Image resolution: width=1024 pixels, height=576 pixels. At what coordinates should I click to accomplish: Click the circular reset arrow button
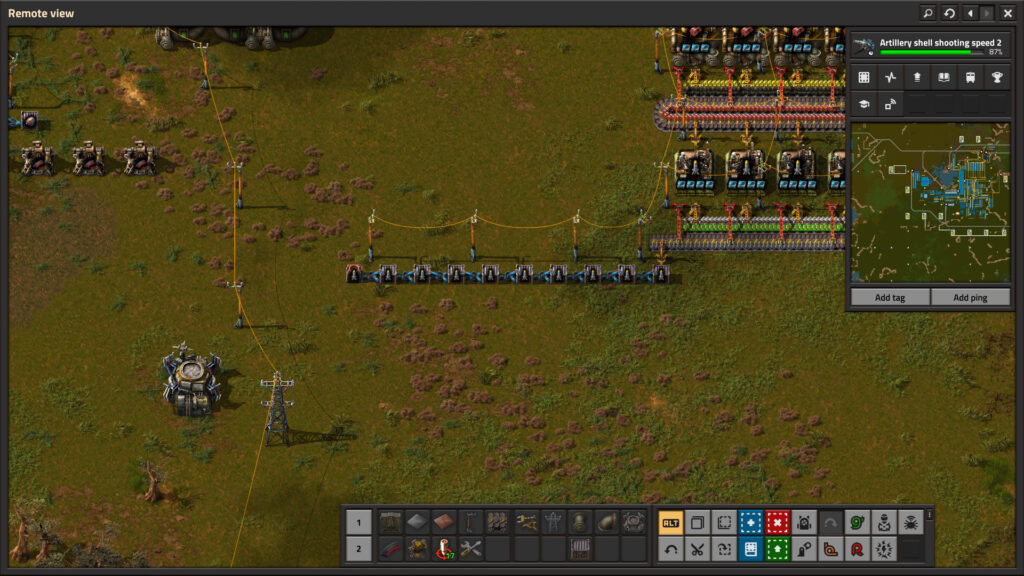tap(949, 13)
